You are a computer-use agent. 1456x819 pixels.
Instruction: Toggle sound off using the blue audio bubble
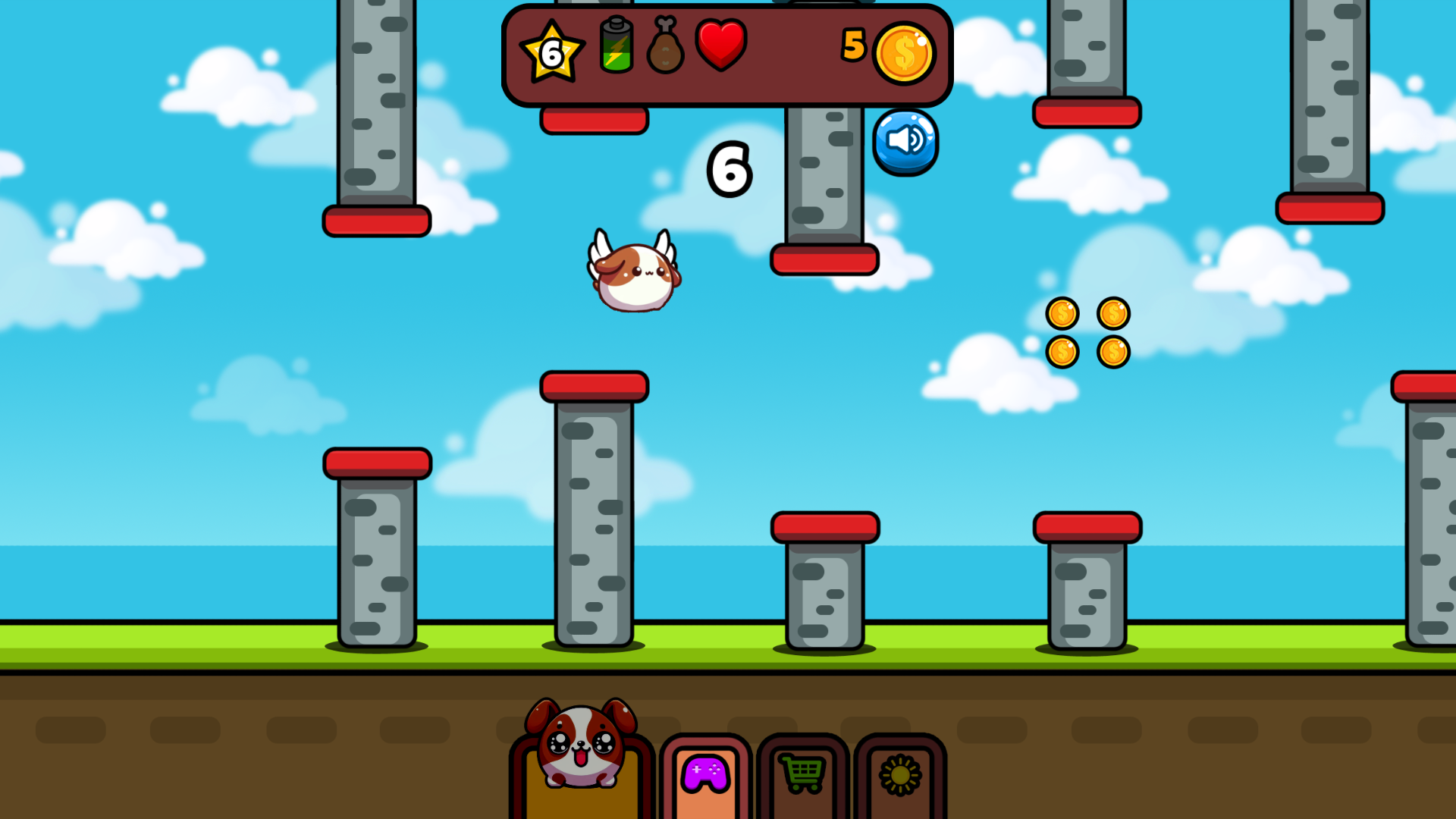tap(905, 143)
